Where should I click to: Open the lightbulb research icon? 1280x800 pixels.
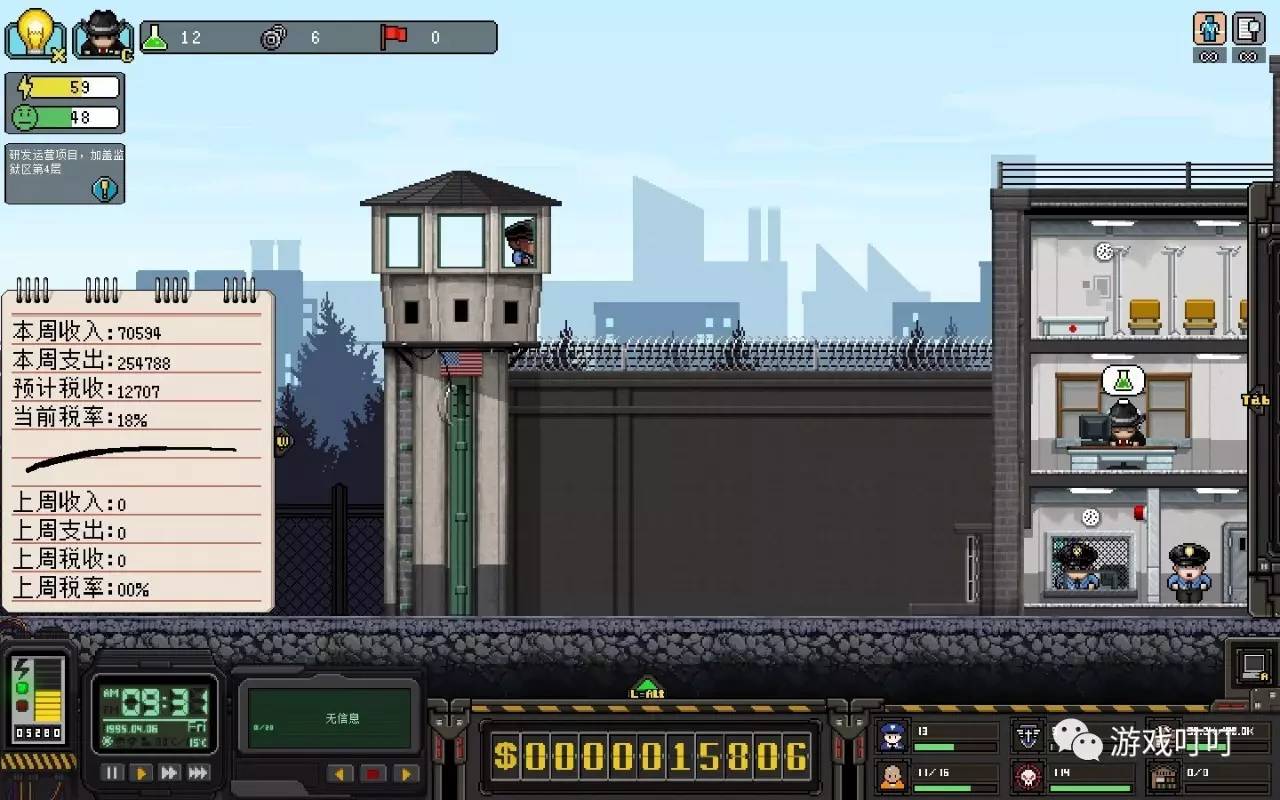pos(36,34)
